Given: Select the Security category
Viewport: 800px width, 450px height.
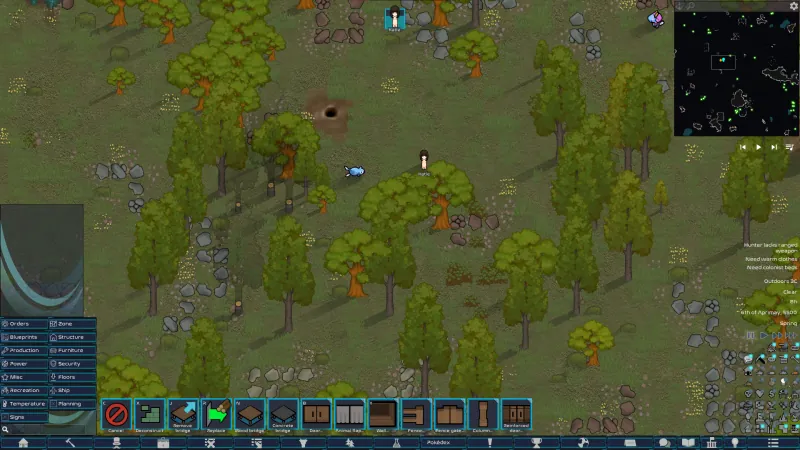Looking at the screenshot, I should (x=73, y=364).
